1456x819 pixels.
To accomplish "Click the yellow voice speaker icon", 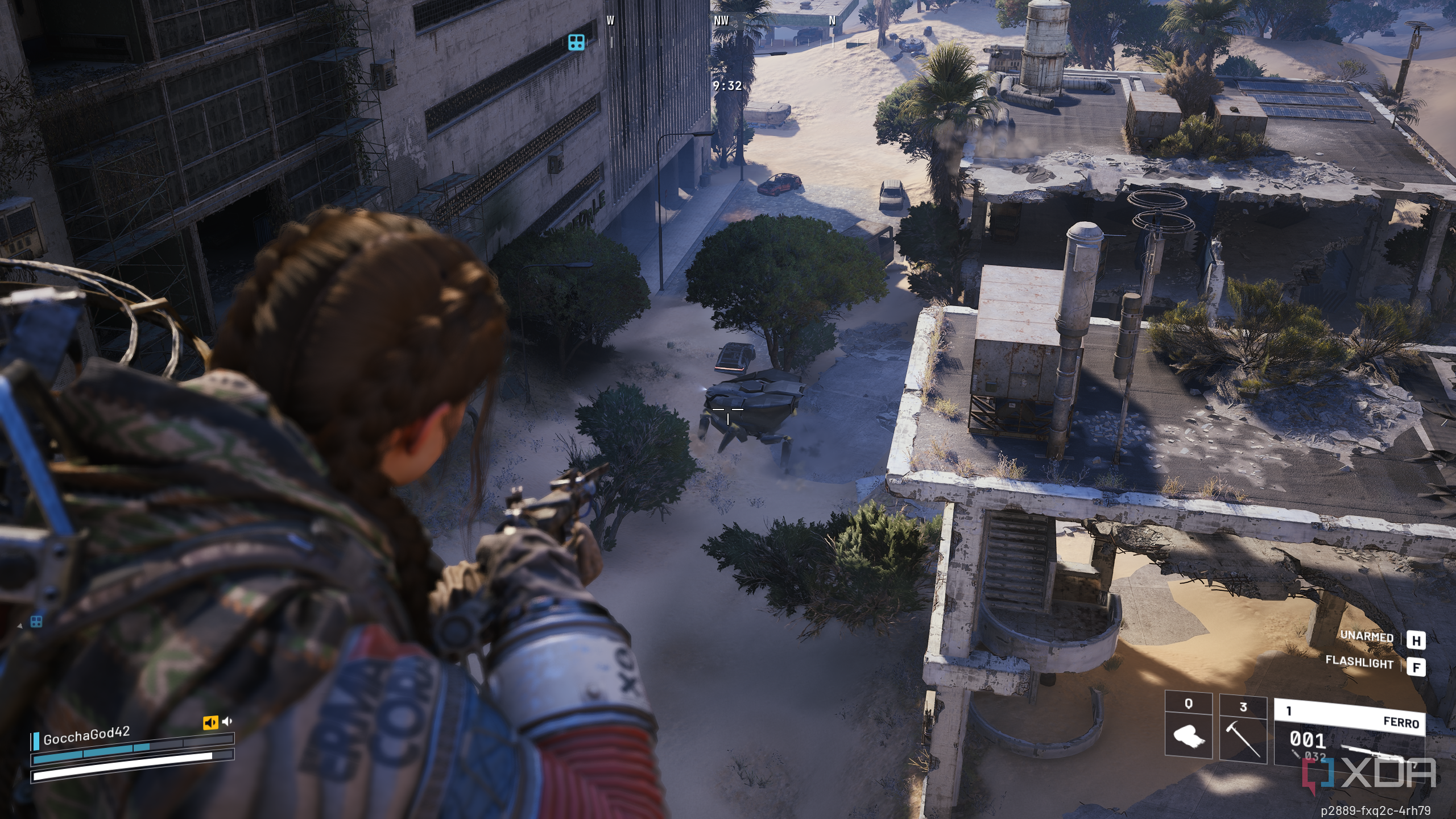I will point(210,722).
